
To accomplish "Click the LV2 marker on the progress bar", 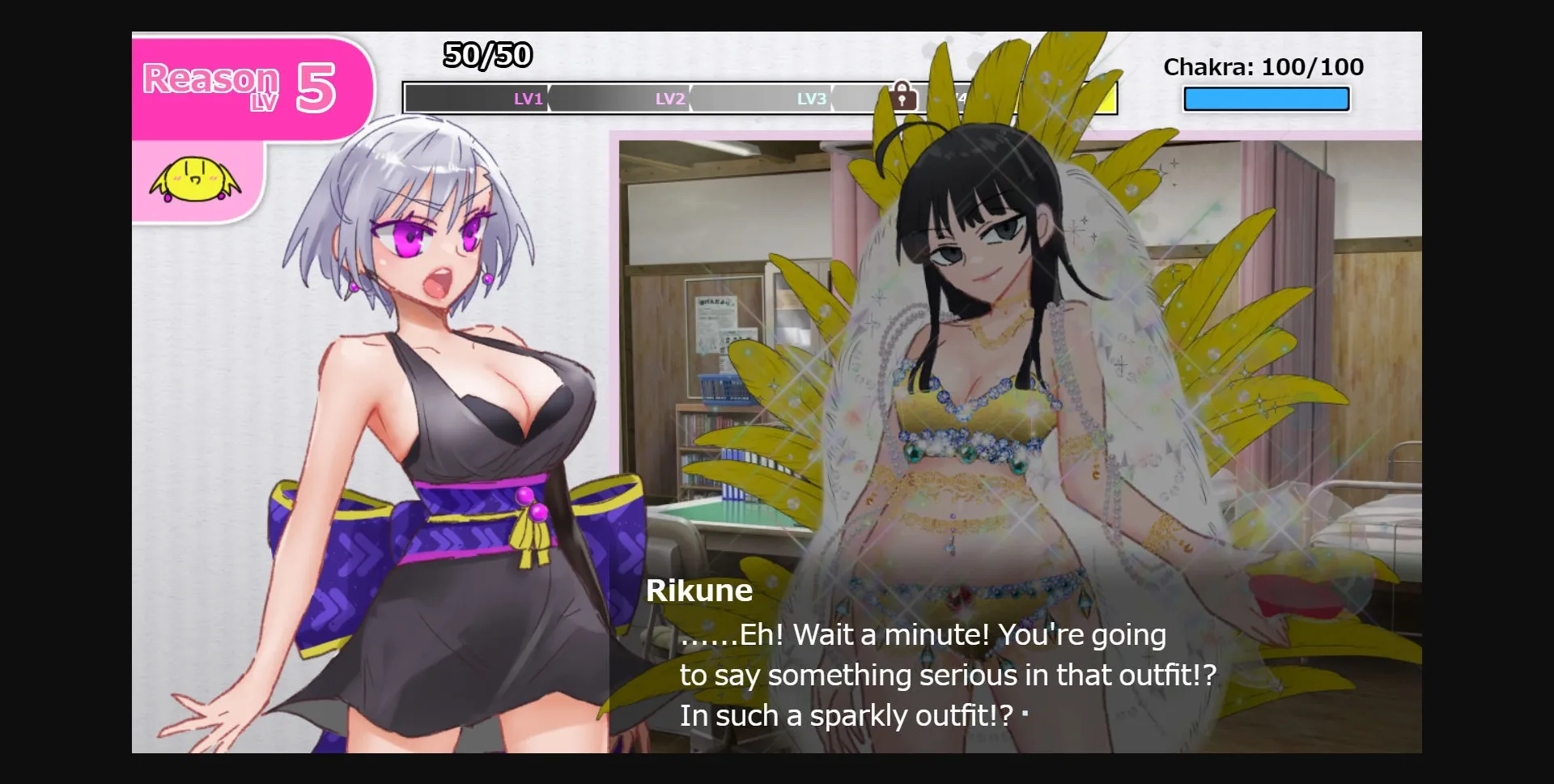I will pyautogui.click(x=669, y=99).
